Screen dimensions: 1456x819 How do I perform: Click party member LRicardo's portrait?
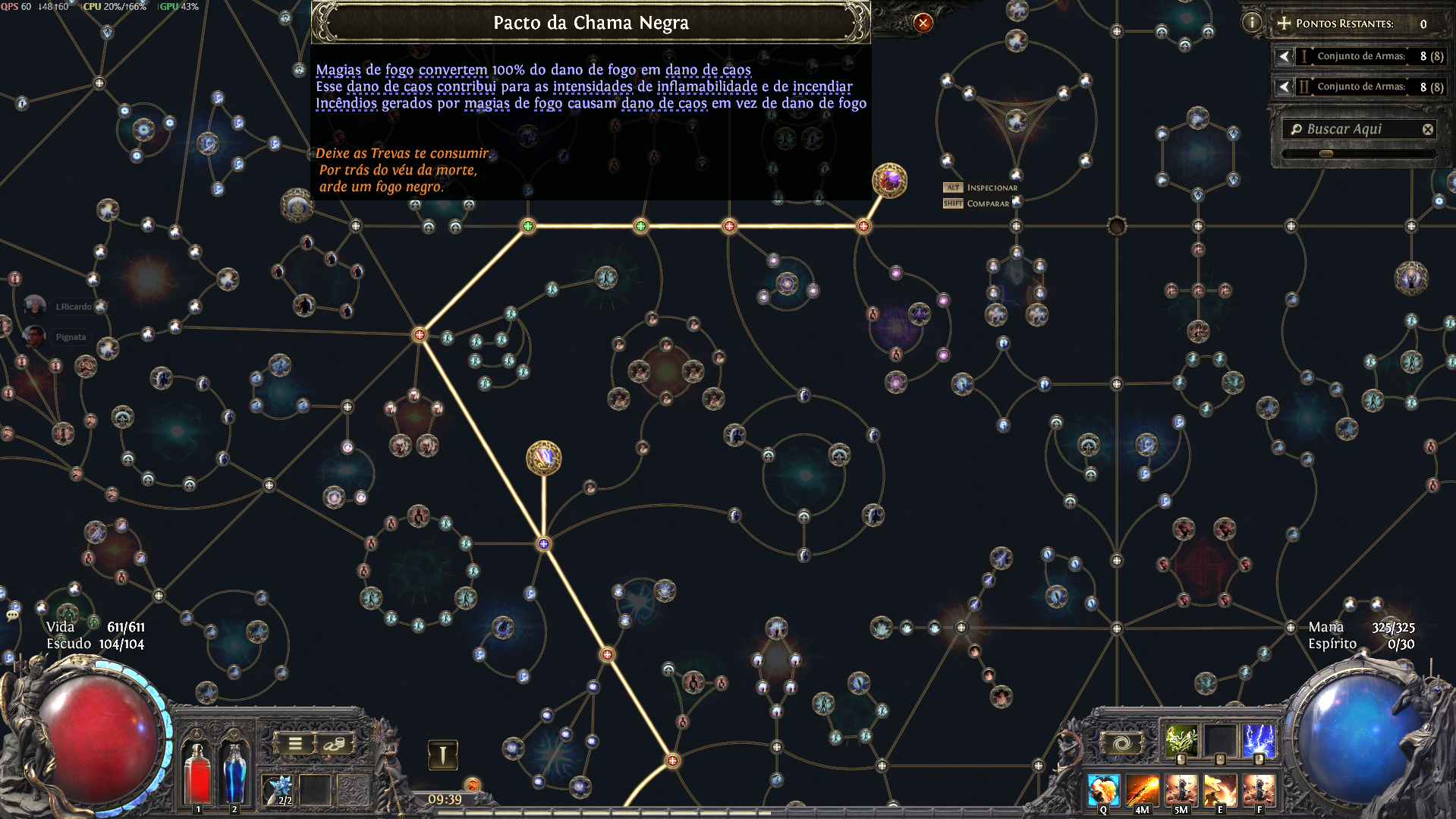pyautogui.click(x=34, y=306)
